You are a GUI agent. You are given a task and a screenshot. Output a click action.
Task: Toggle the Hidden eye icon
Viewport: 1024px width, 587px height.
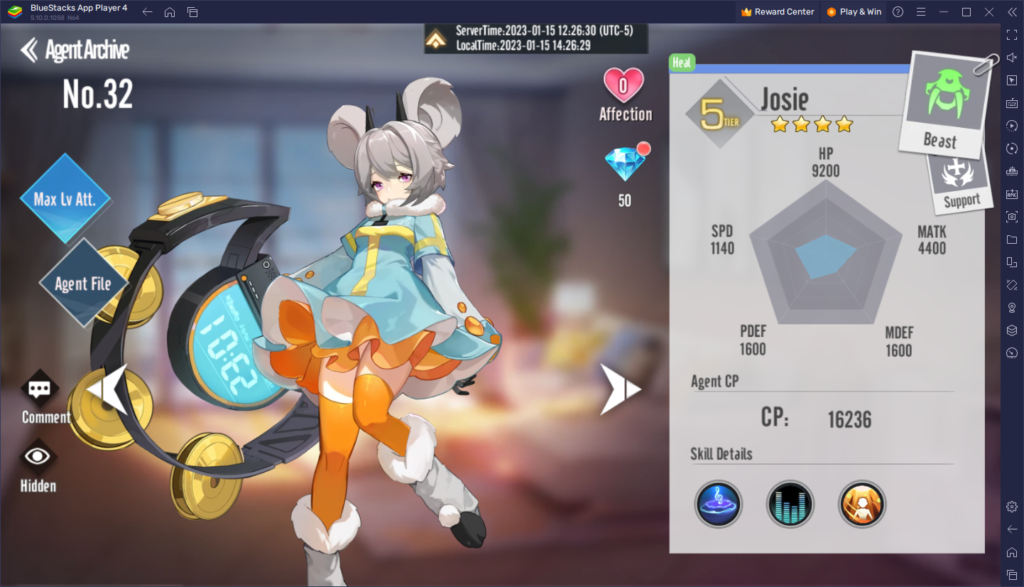click(x=39, y=457)
